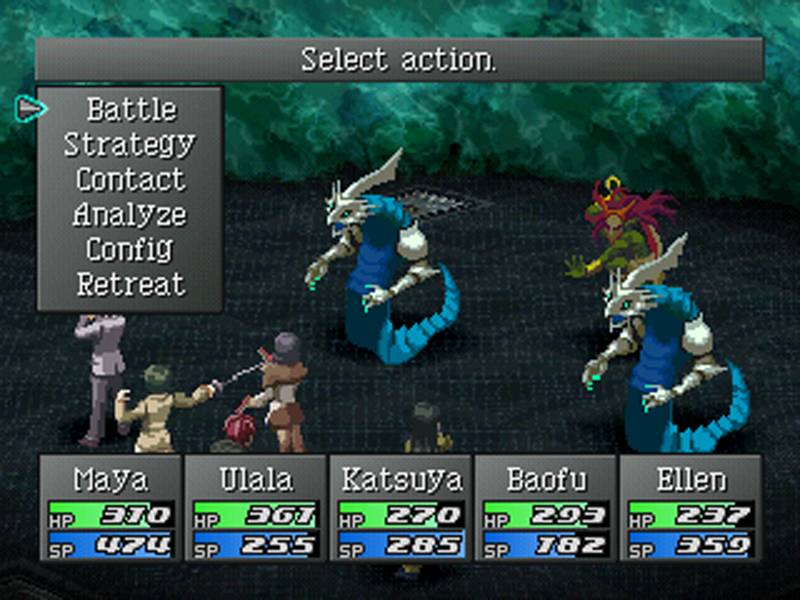The image size is (800, 600).
Task: Open the Config menu entry
Action: click(x=130, y=249)
